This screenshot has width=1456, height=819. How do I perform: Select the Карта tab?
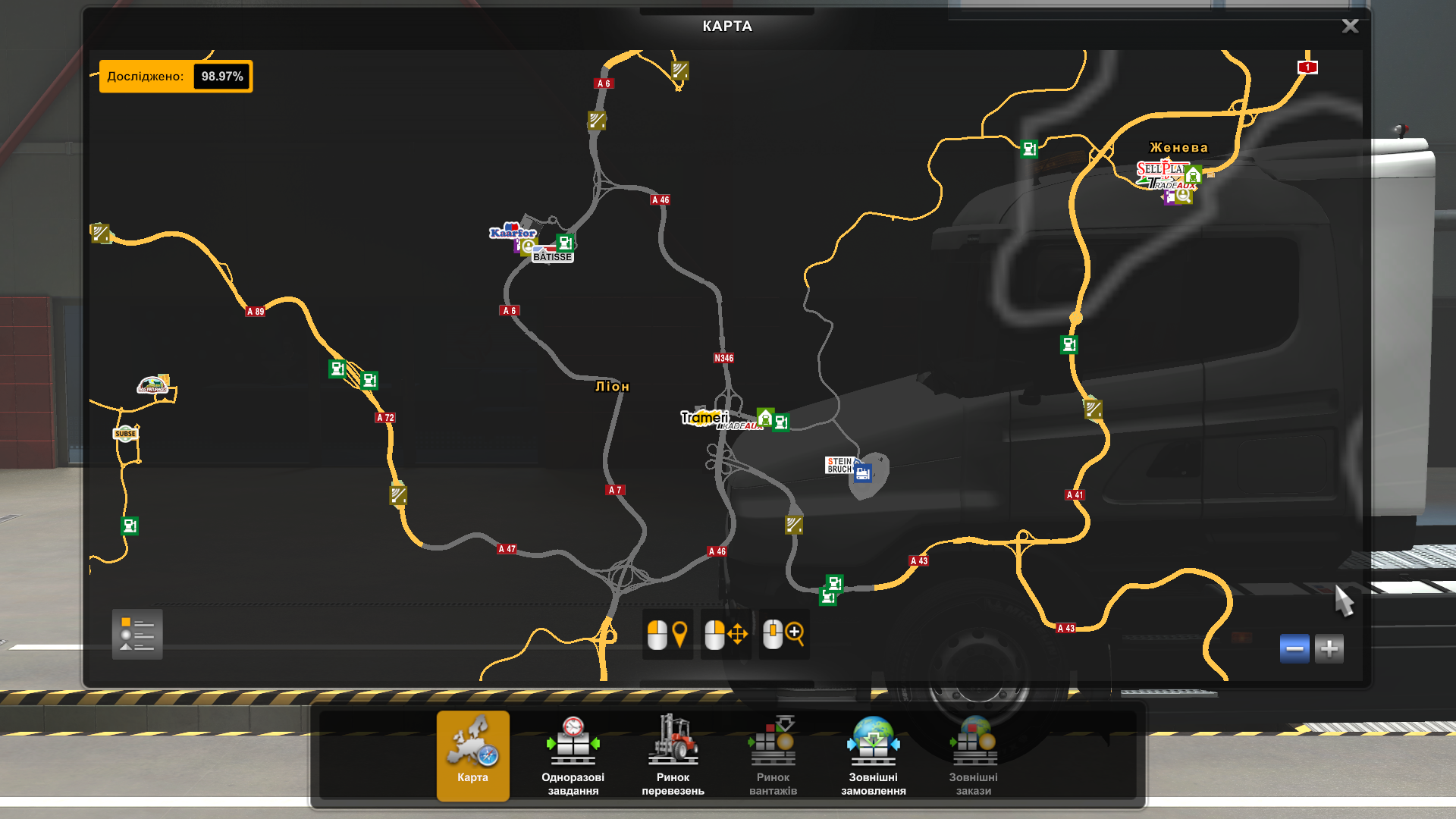pos(472,755)
